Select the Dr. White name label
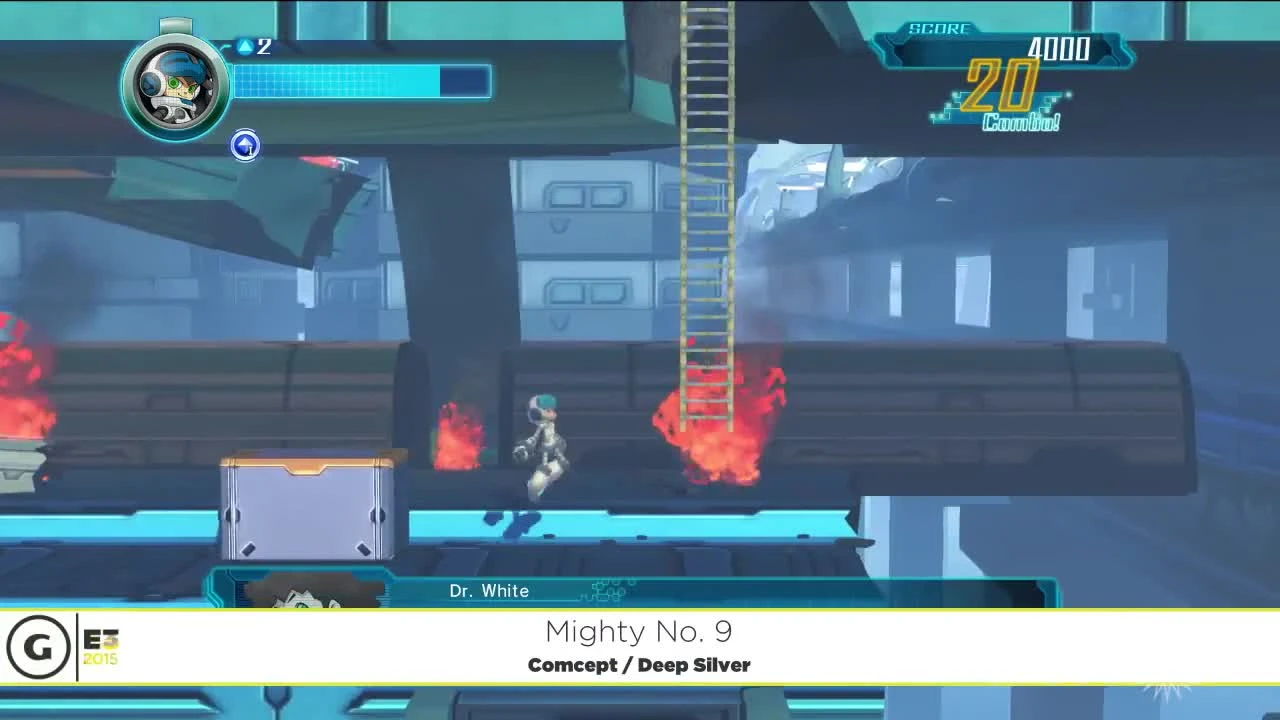The height and width of the screenshot is (720, 1280). point(489,591)
